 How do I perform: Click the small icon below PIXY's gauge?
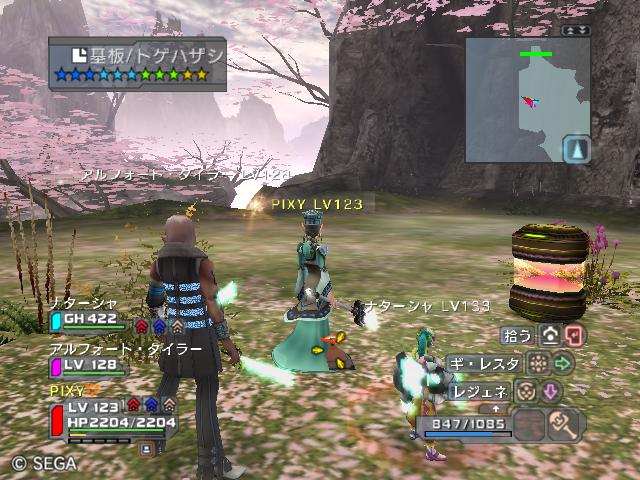(146, 449)
